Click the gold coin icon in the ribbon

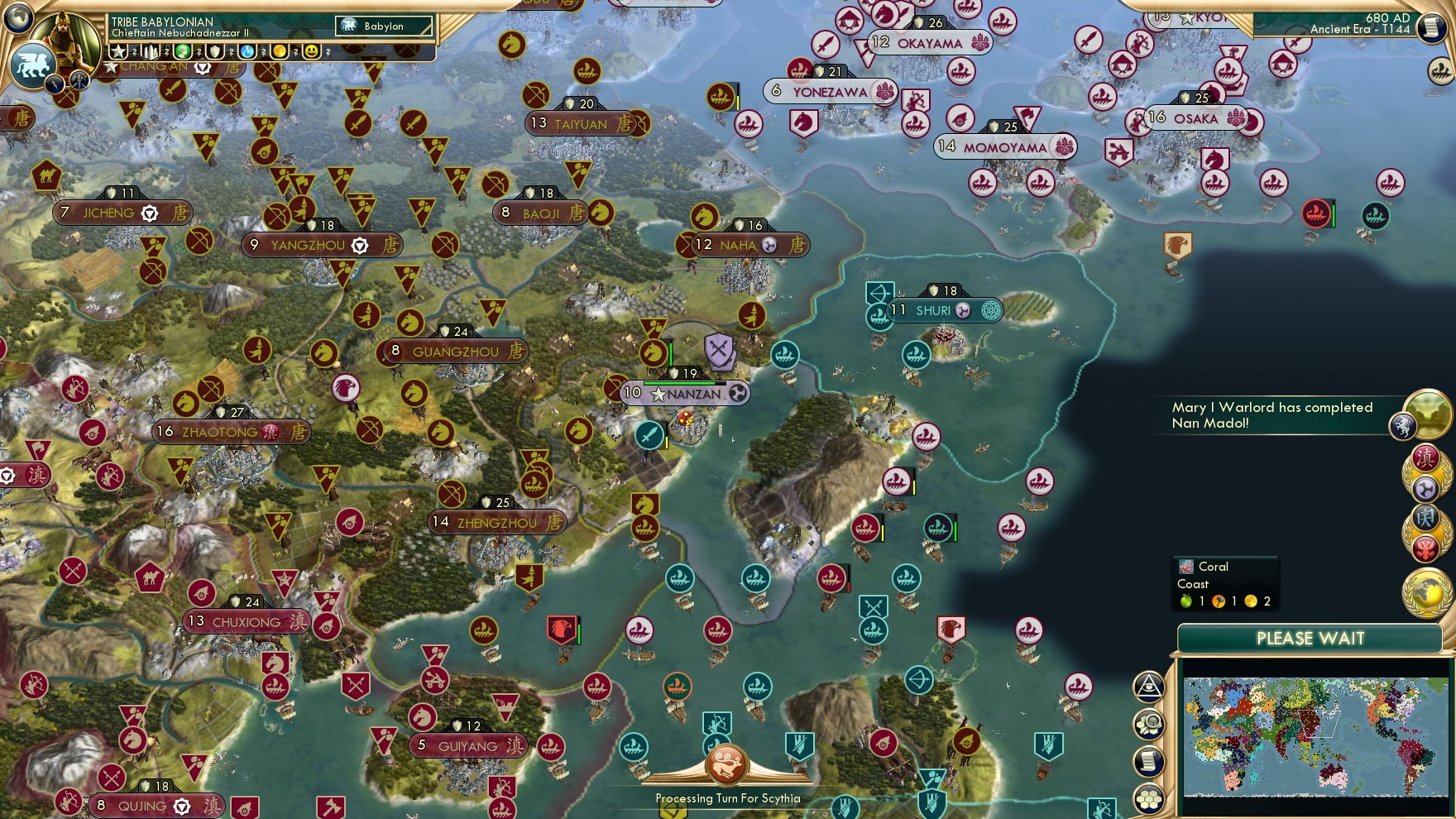pyautogui.click(x=280, y=51)
